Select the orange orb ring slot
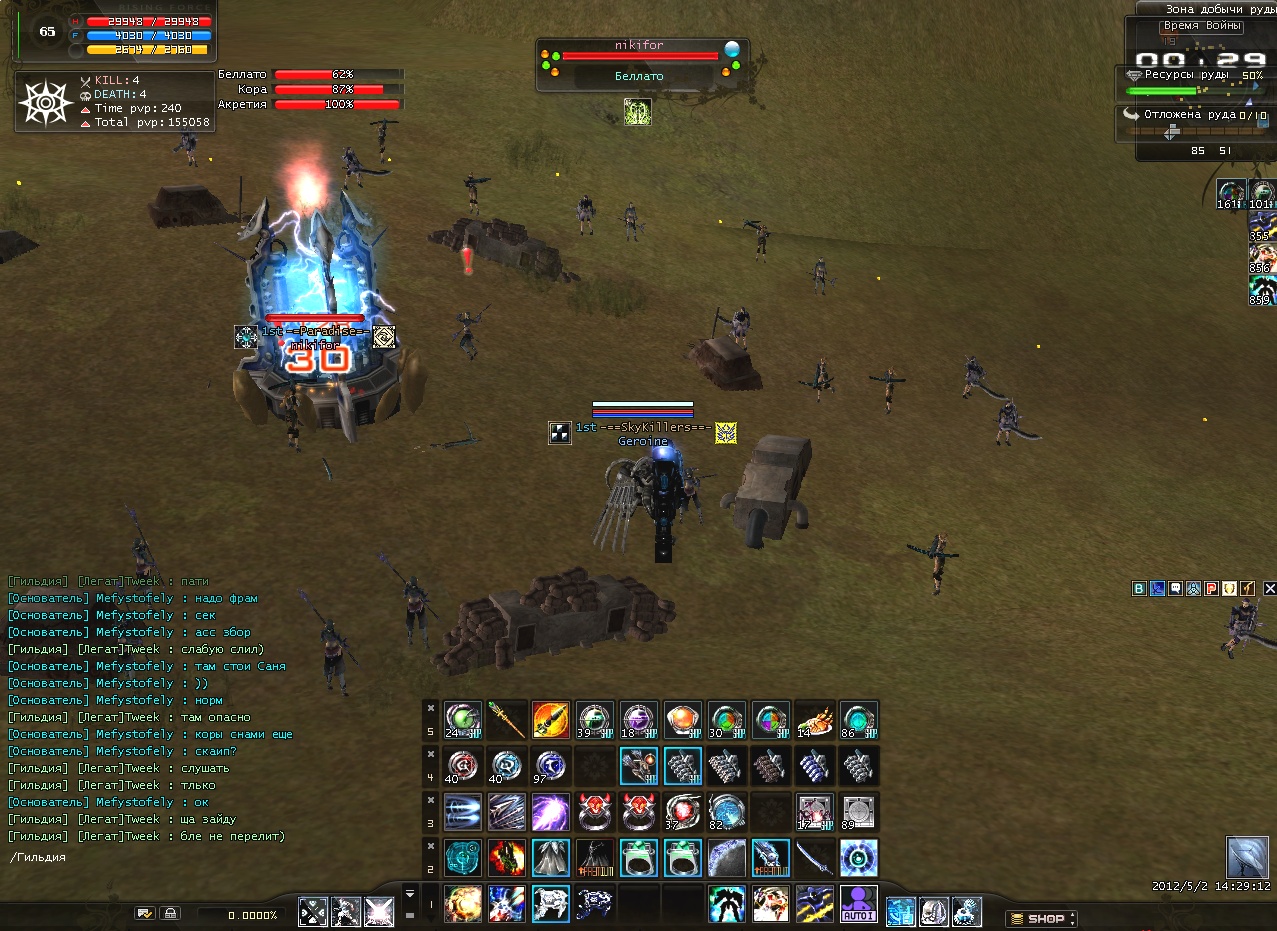This screenshot has height=931, width=1277. click(682, 719)
